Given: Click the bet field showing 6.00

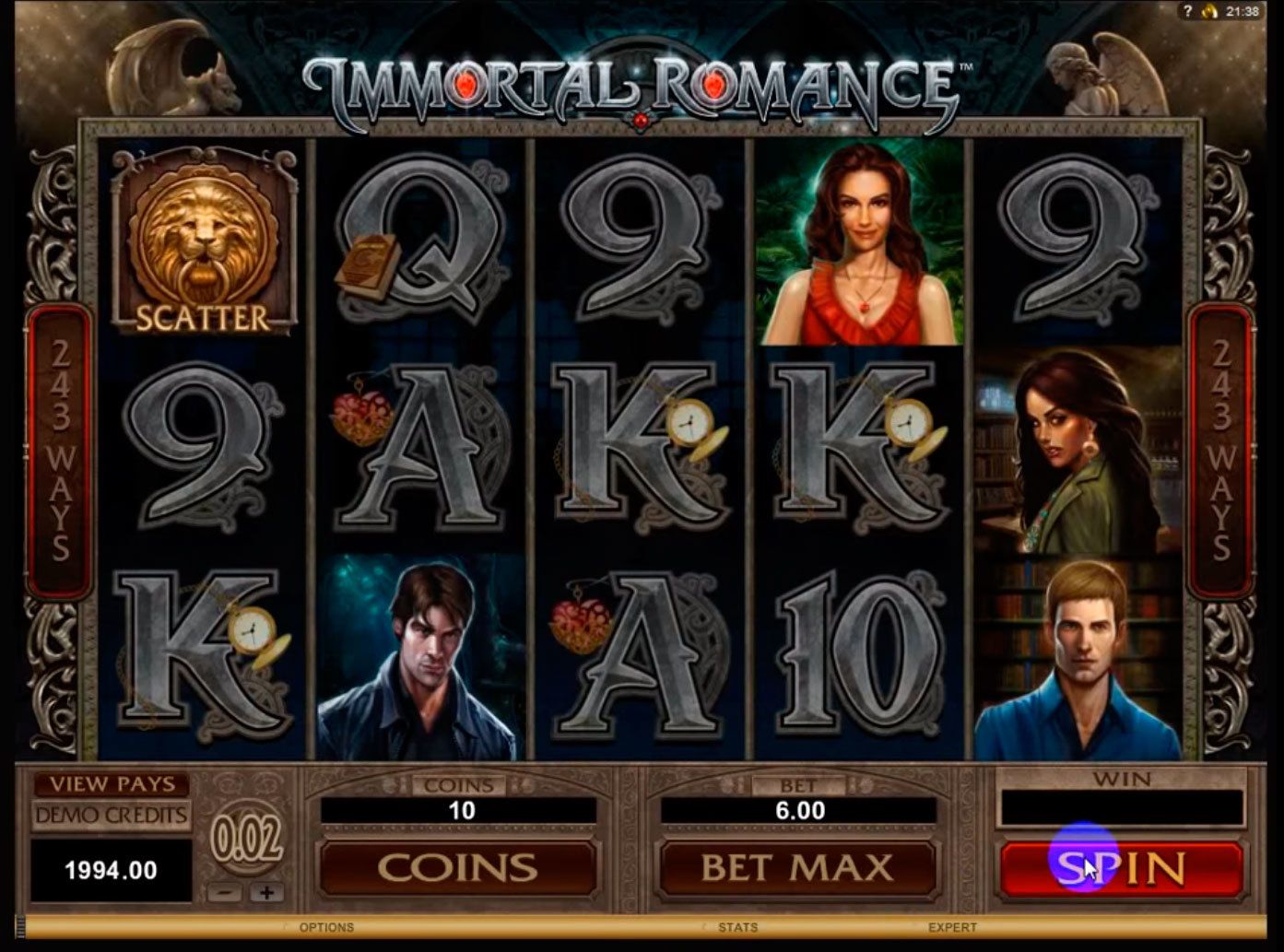Looking at the screenshot, I should 798,810.
